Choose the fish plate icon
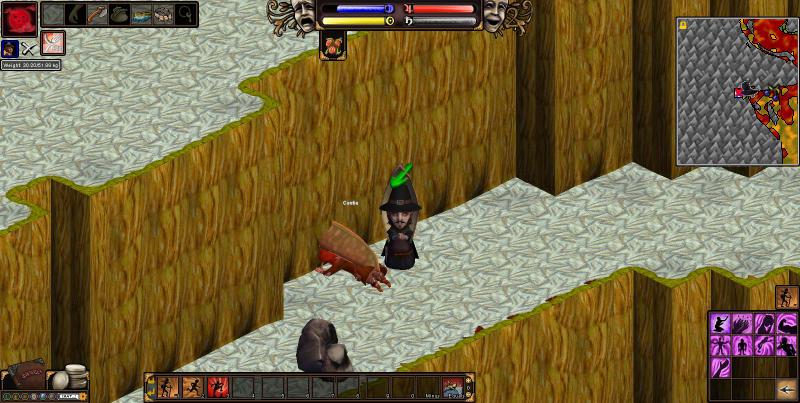The image size is (800, 403). click(142, 15)
